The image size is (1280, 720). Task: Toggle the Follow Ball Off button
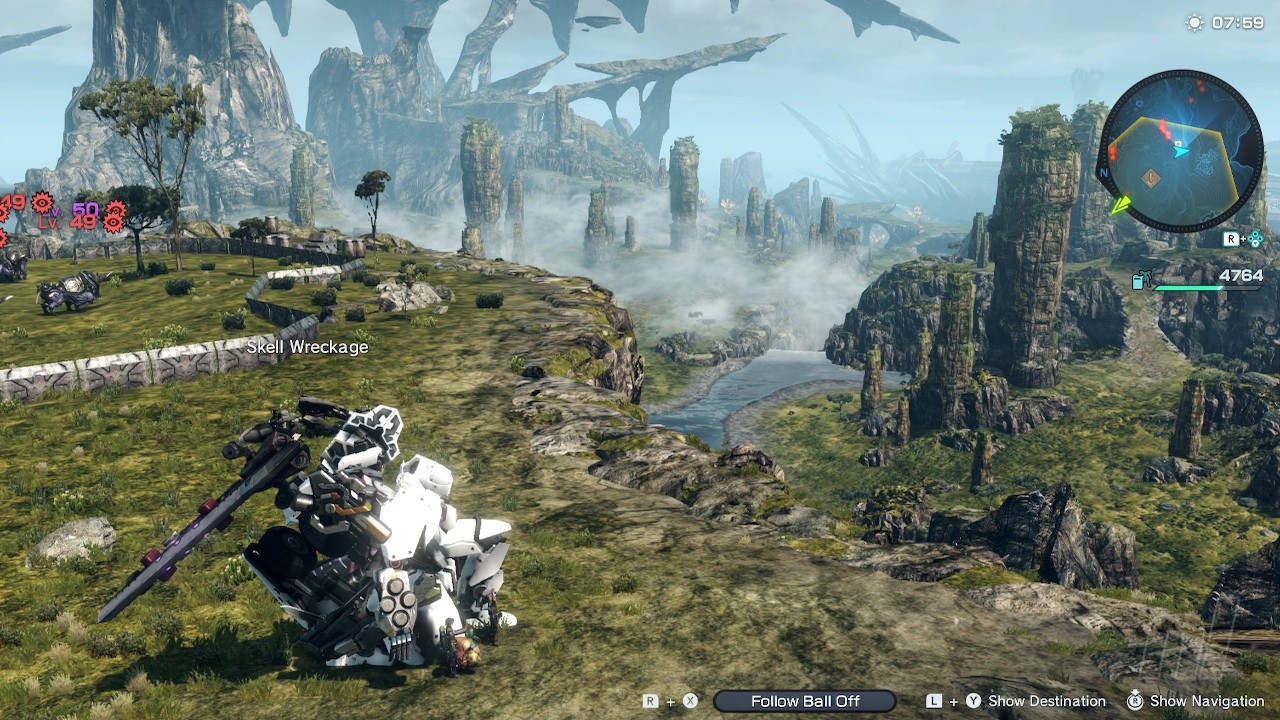tap(805, 701)
